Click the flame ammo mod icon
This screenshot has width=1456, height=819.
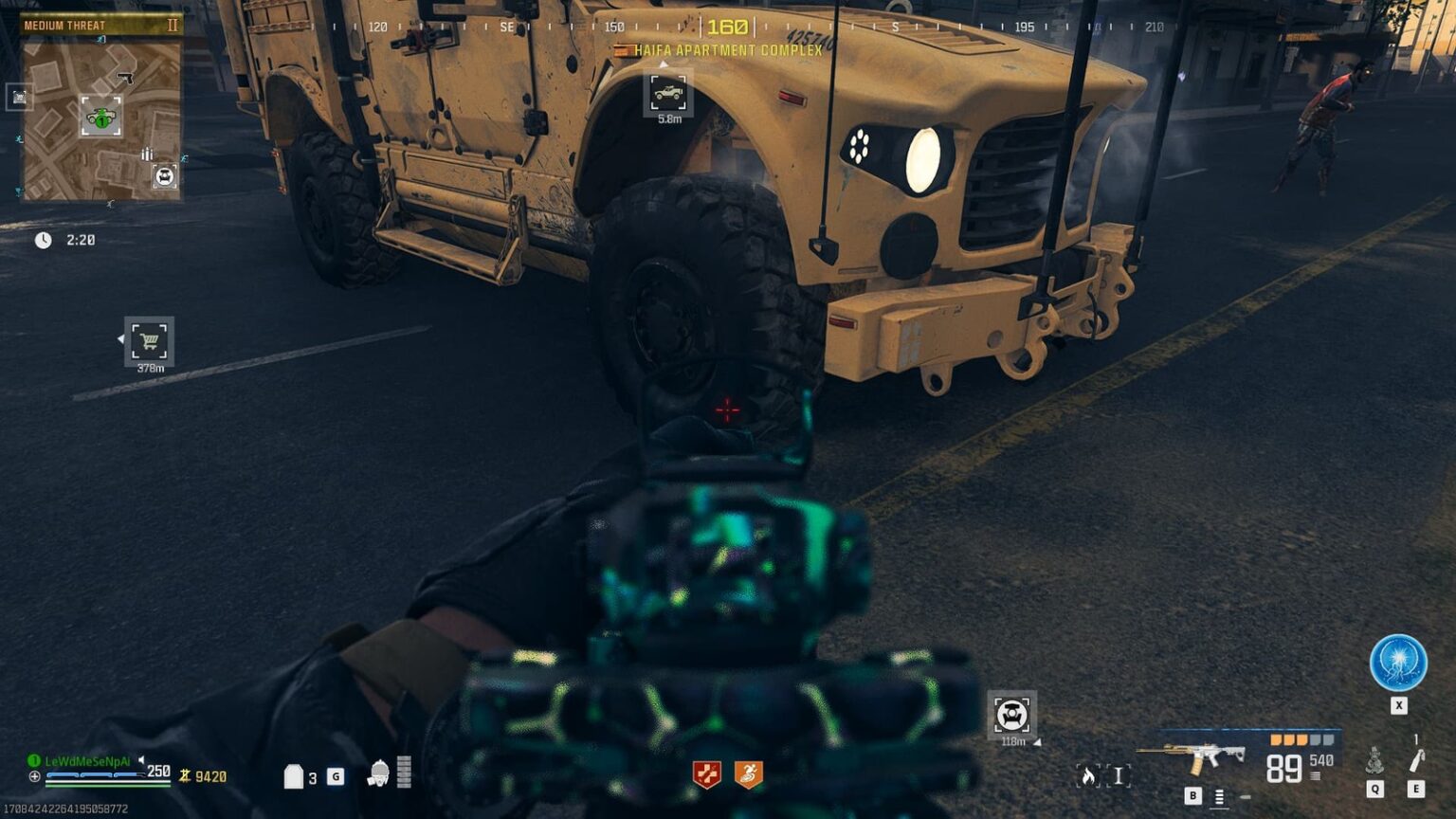coord(1088,776)
